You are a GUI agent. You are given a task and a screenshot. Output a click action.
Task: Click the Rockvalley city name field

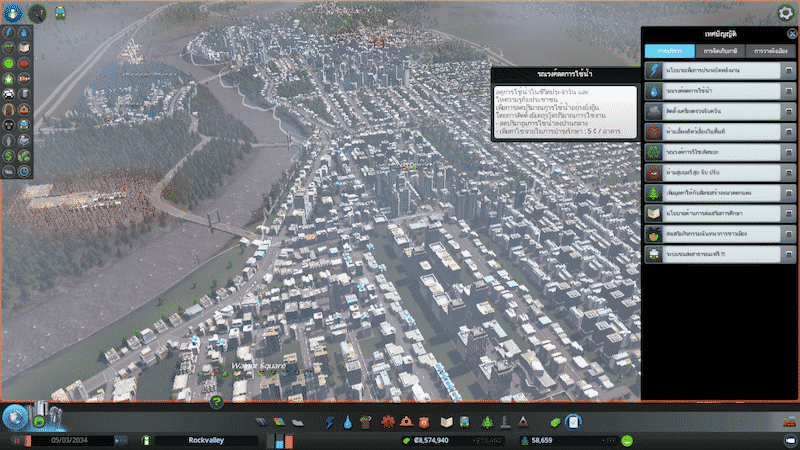tap(206, 440)
